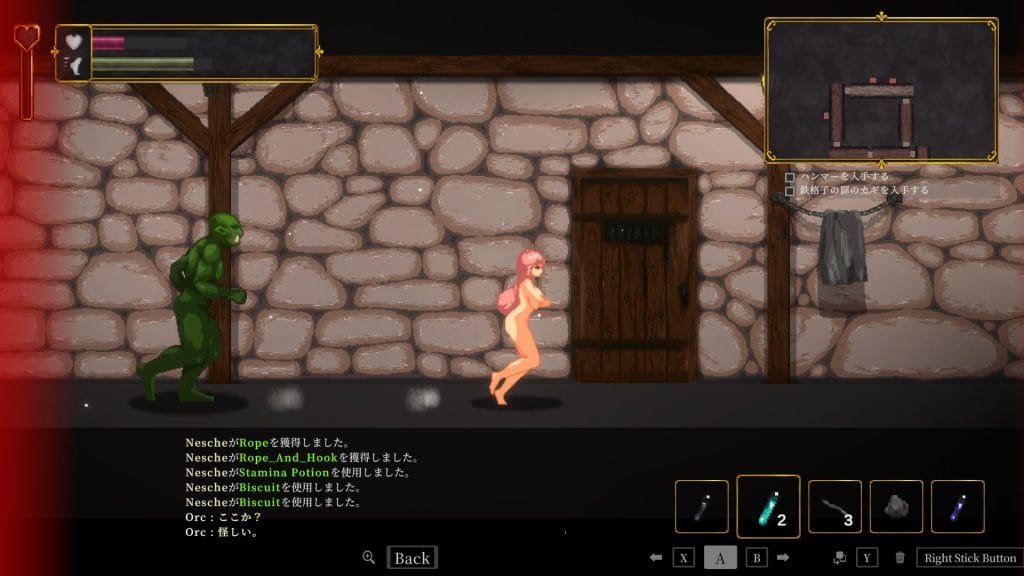This screenshot has width=1024, height=576.
Task: Select the dark vial hotbar slot
Action: pyautogui.click(x=701, y=507)
